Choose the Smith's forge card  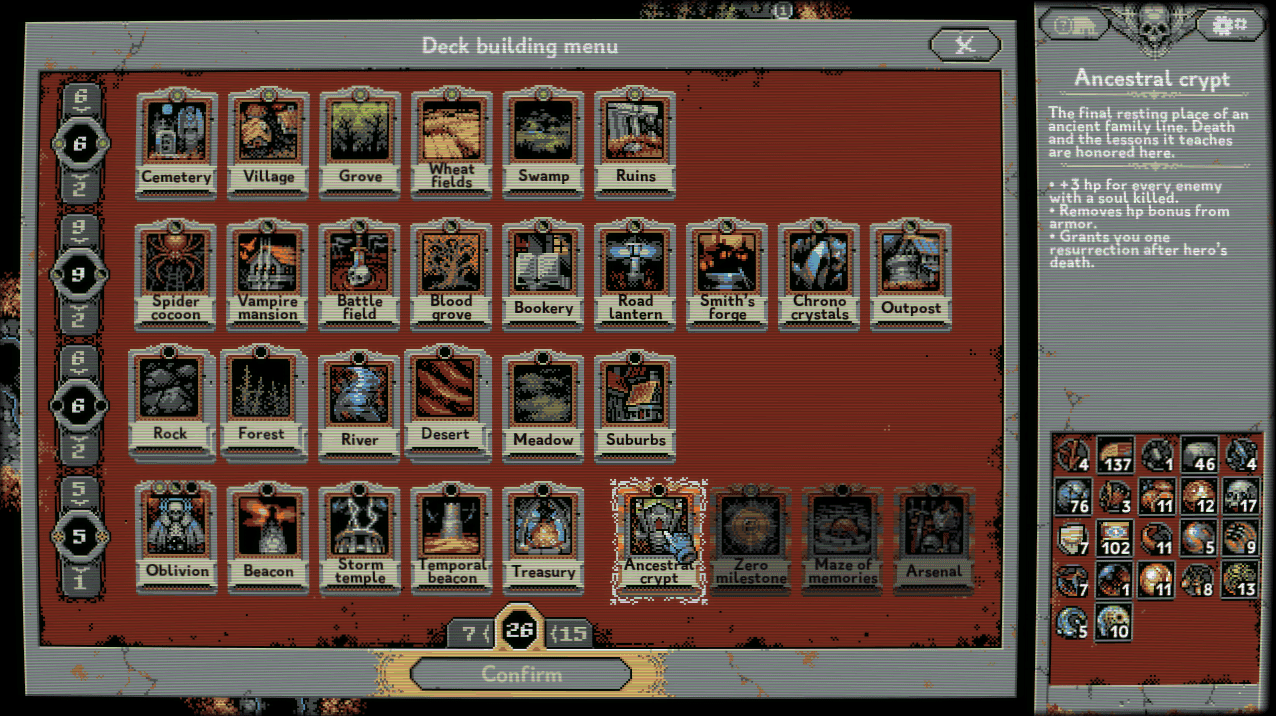pyautogui.click(x=727, y=274)
